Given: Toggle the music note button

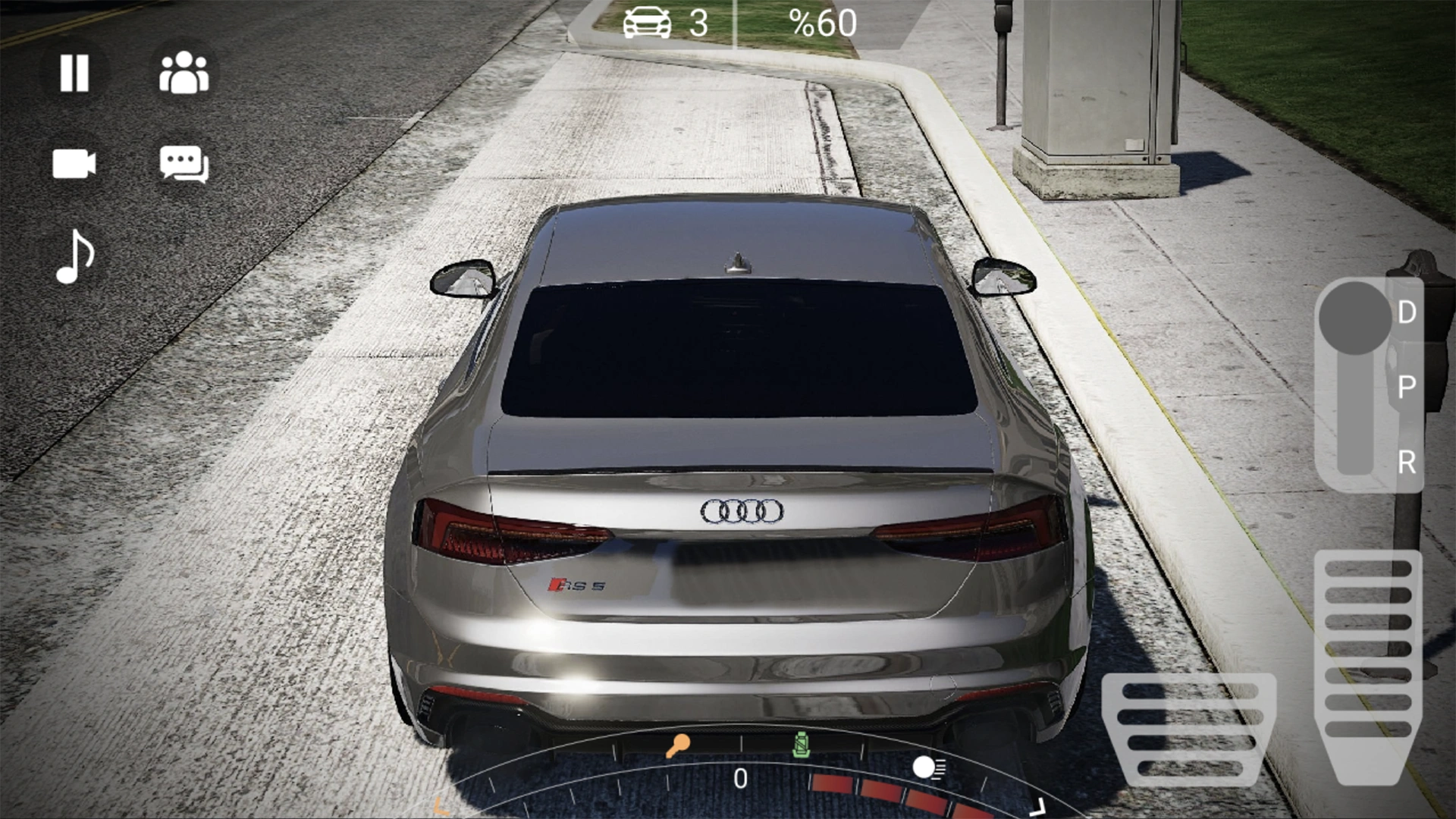Looking at the screenshot, I should point(75,256).
